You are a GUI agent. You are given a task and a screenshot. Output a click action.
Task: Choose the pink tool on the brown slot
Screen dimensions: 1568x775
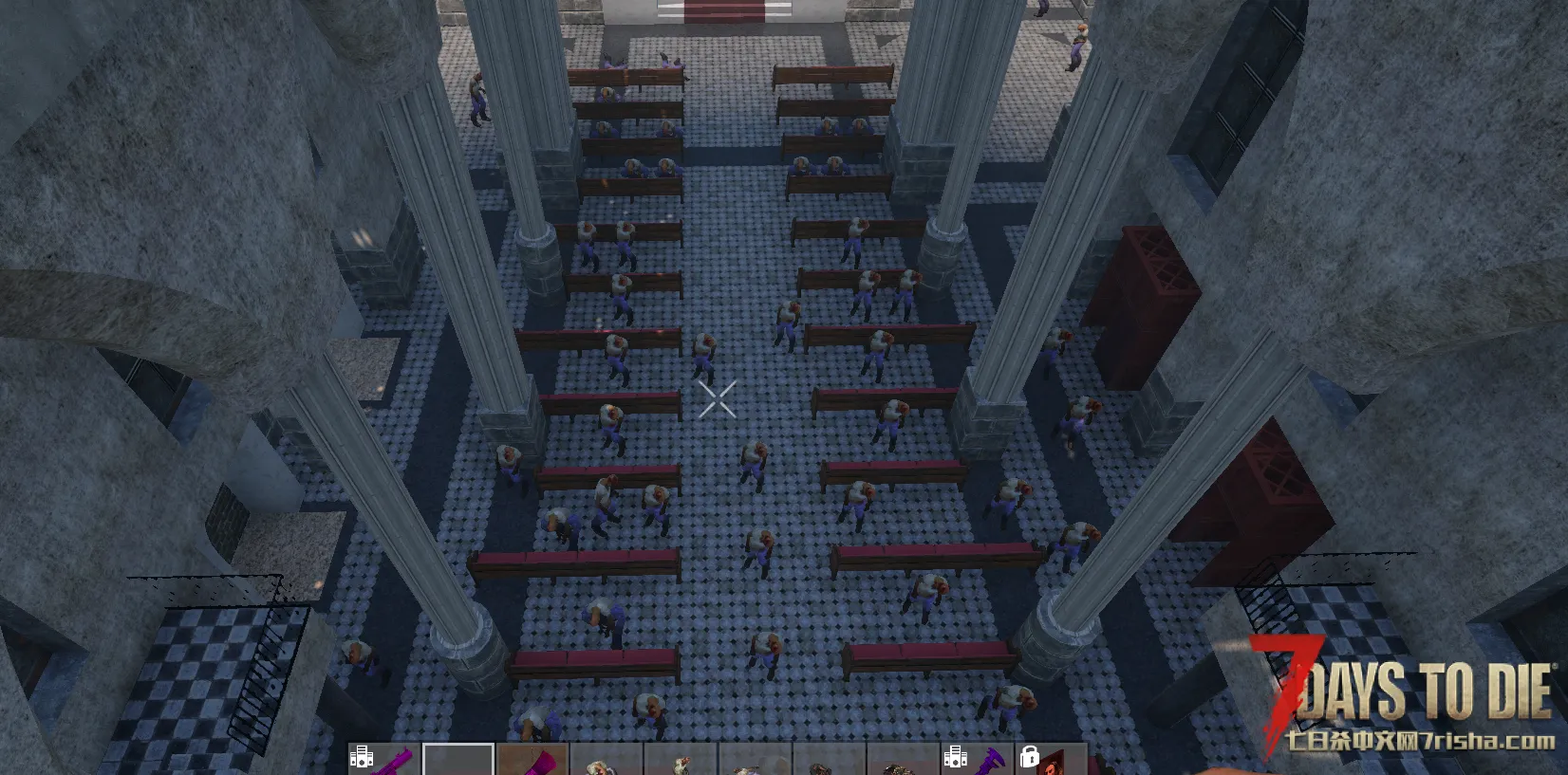532,760
